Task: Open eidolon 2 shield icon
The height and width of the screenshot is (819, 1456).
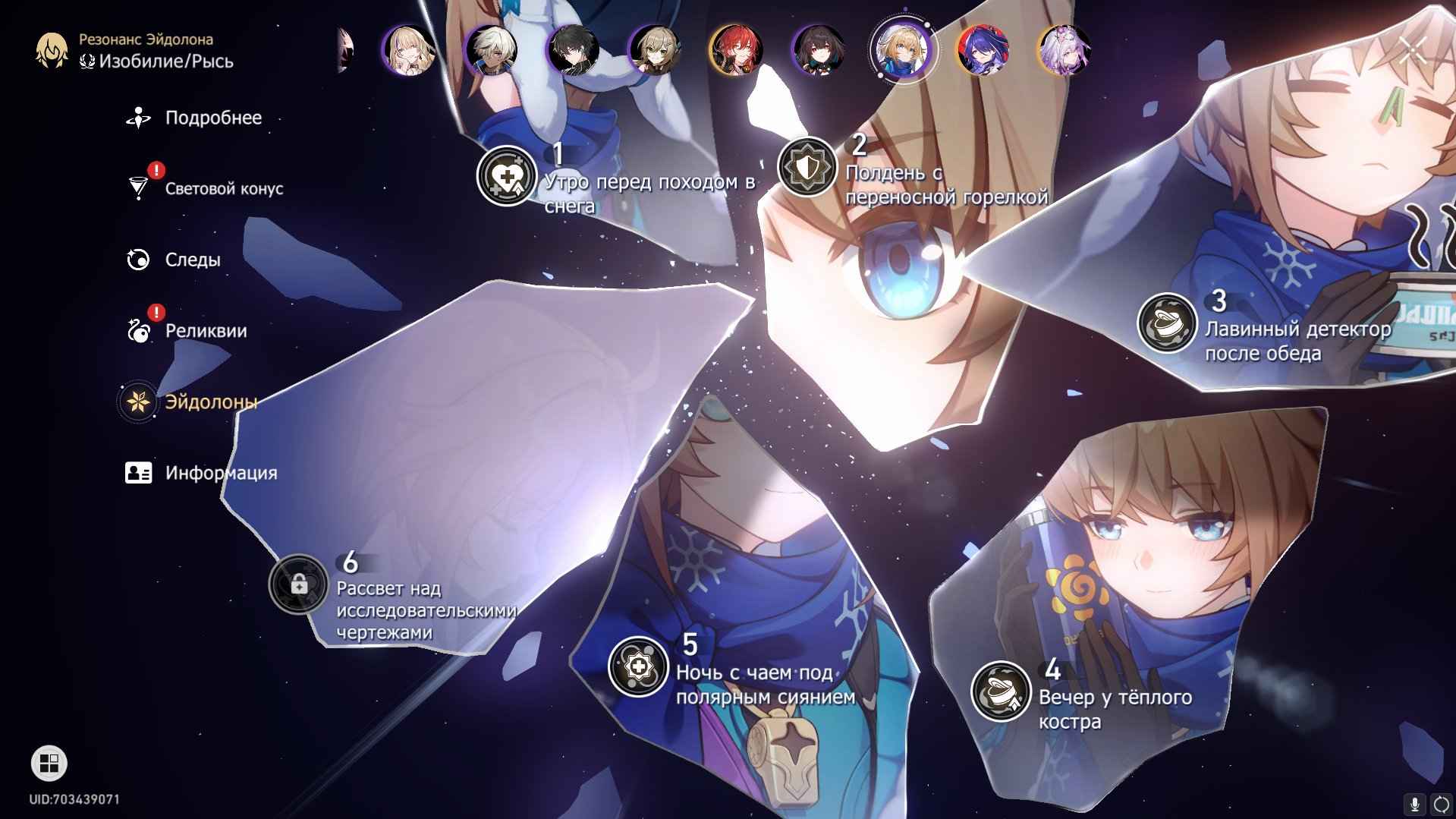Action: pos(807,167)
